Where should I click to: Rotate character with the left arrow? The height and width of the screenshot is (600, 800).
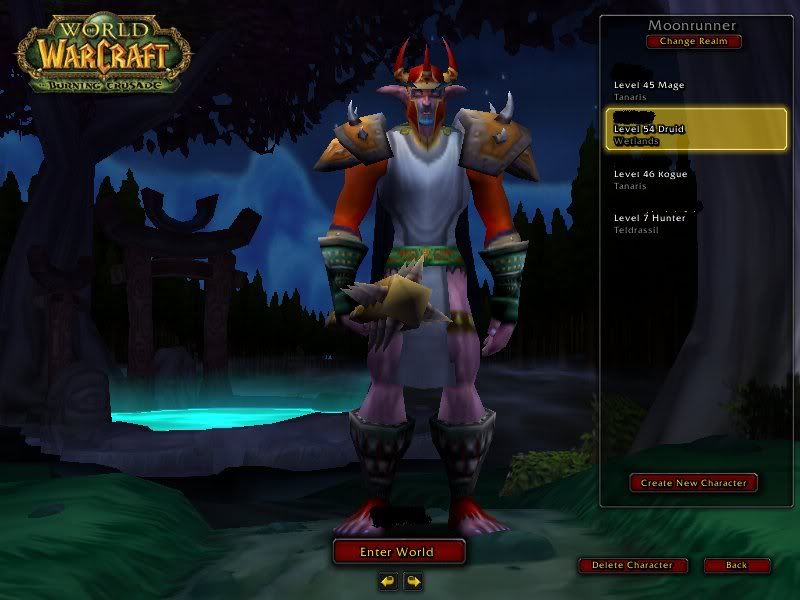coord(388,580)
